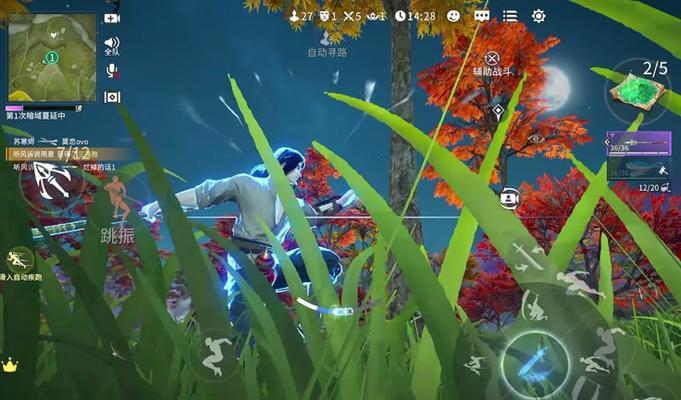This screenshot has height=400, width=681.
Task: Toggle assisted combat (辅助战斗)
Action: coord(491,60)
